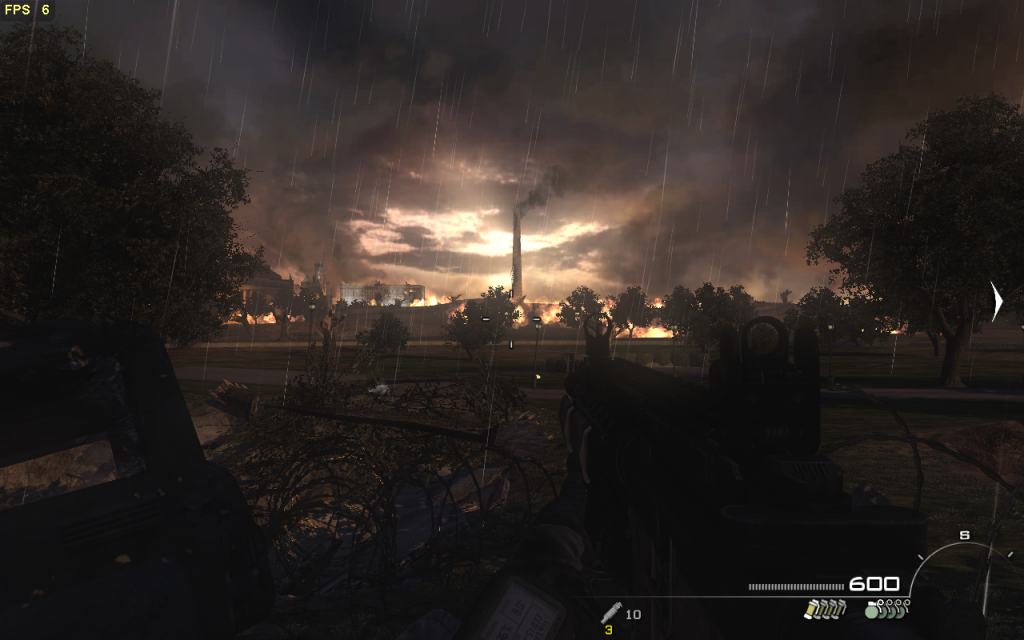The height and width of the screenshot is (640, 1024).
Task: Click the white objective arrow at screen edge
Action: pyautogui.click(x=996, y=301)
